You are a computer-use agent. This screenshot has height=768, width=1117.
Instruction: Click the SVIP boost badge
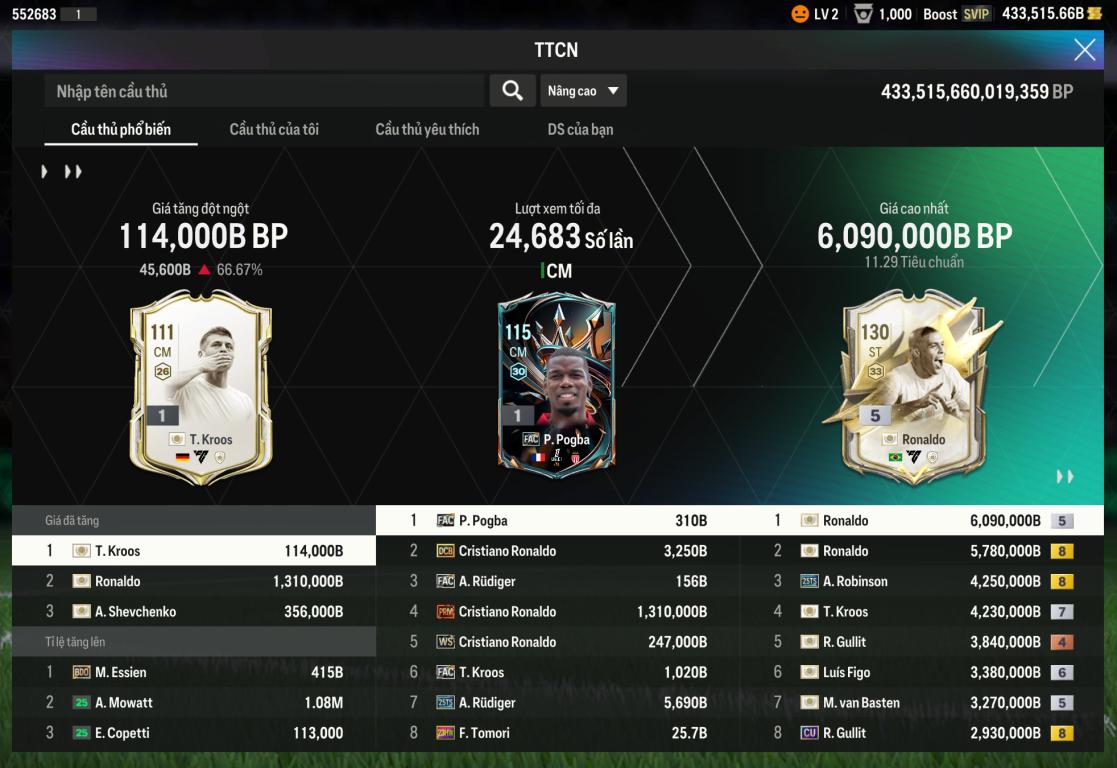[976, 14]
